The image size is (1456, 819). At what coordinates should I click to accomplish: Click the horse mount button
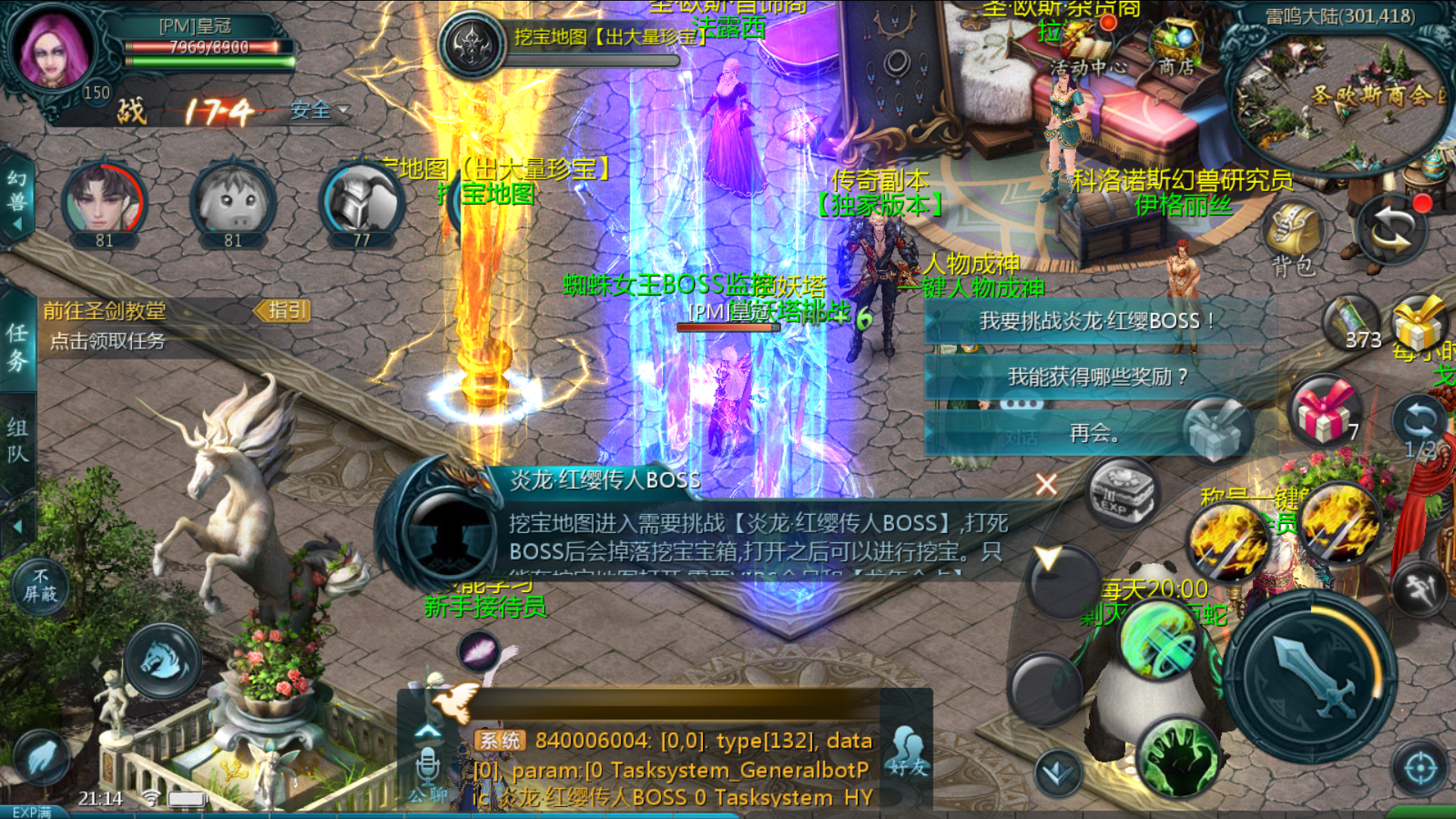pyautogui.click(x=164, y=660)
